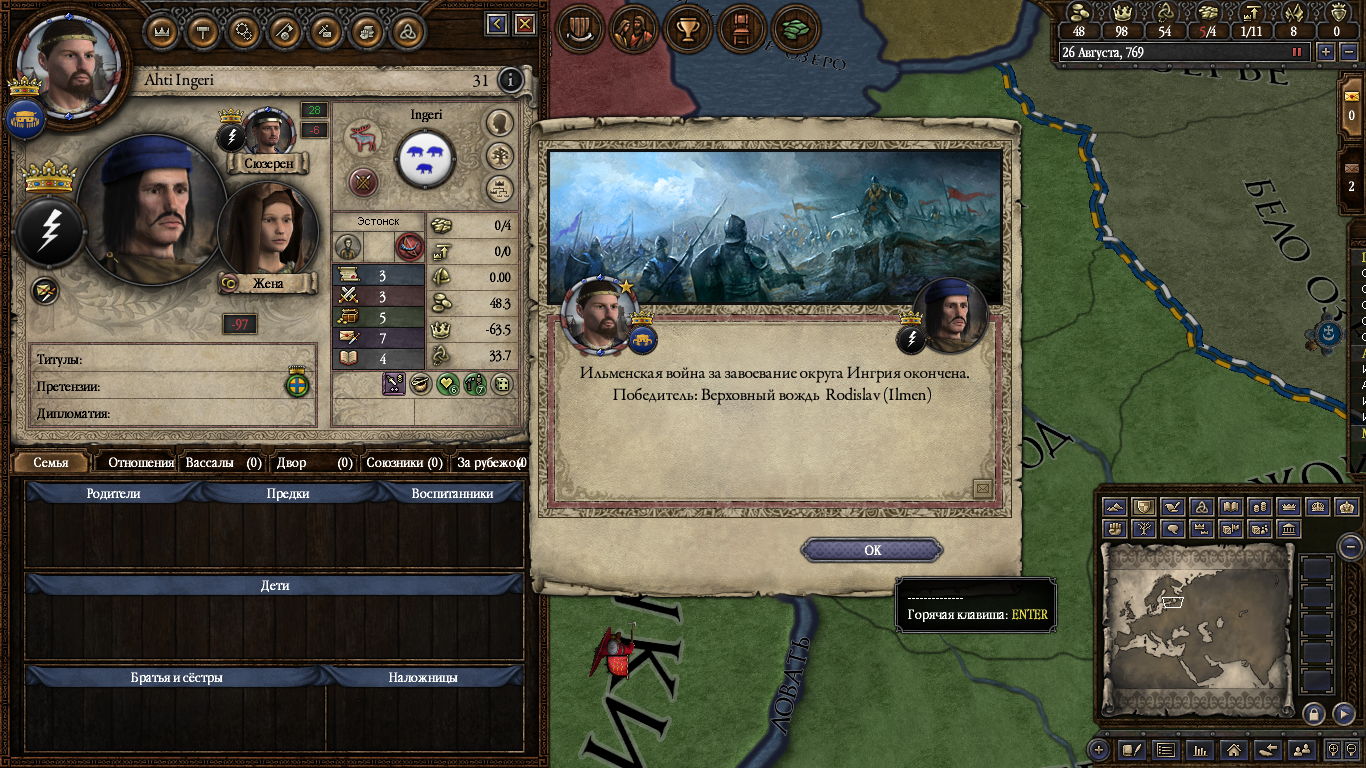
Task: Open the chair icon menu
Action: point(741,29)
